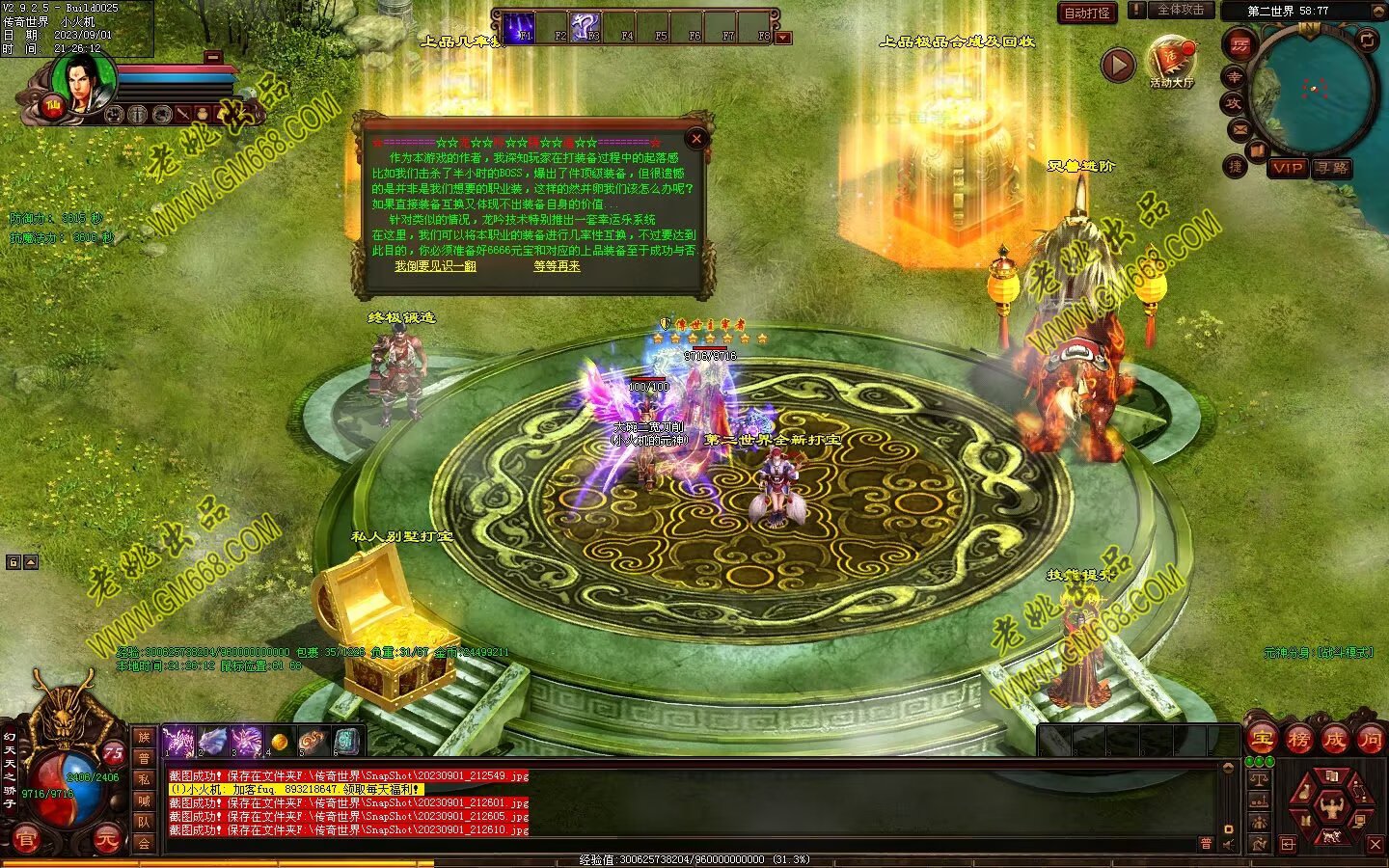This screenshot has height=868, width=1389.
Task: Use the purple lightning skill in slot 1
Action: coord(178,741)
